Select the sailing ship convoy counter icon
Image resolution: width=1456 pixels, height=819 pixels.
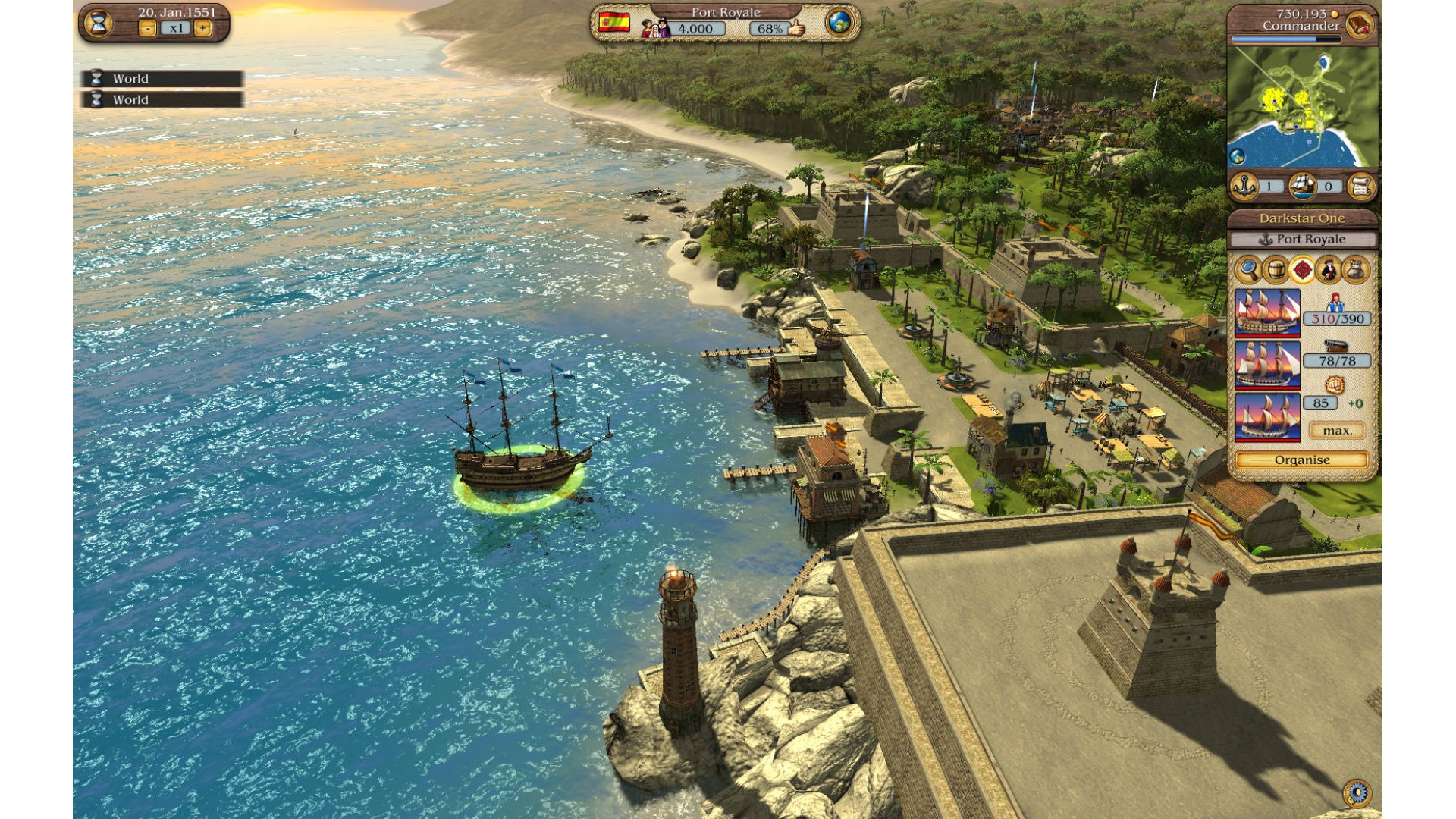click(1302, 187)
